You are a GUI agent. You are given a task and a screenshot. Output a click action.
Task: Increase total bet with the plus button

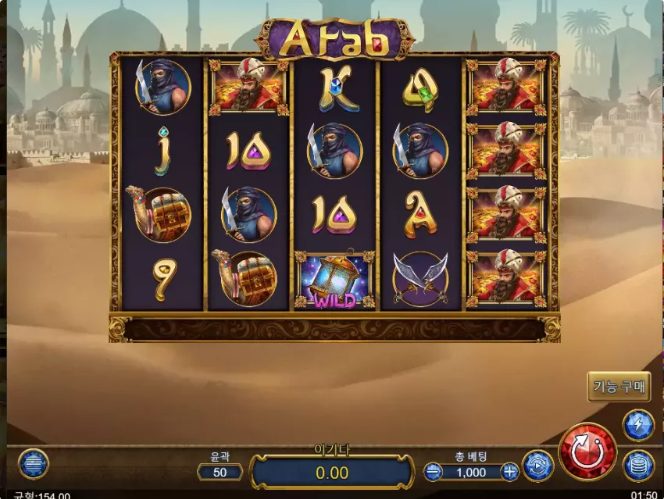coord(510,471)
